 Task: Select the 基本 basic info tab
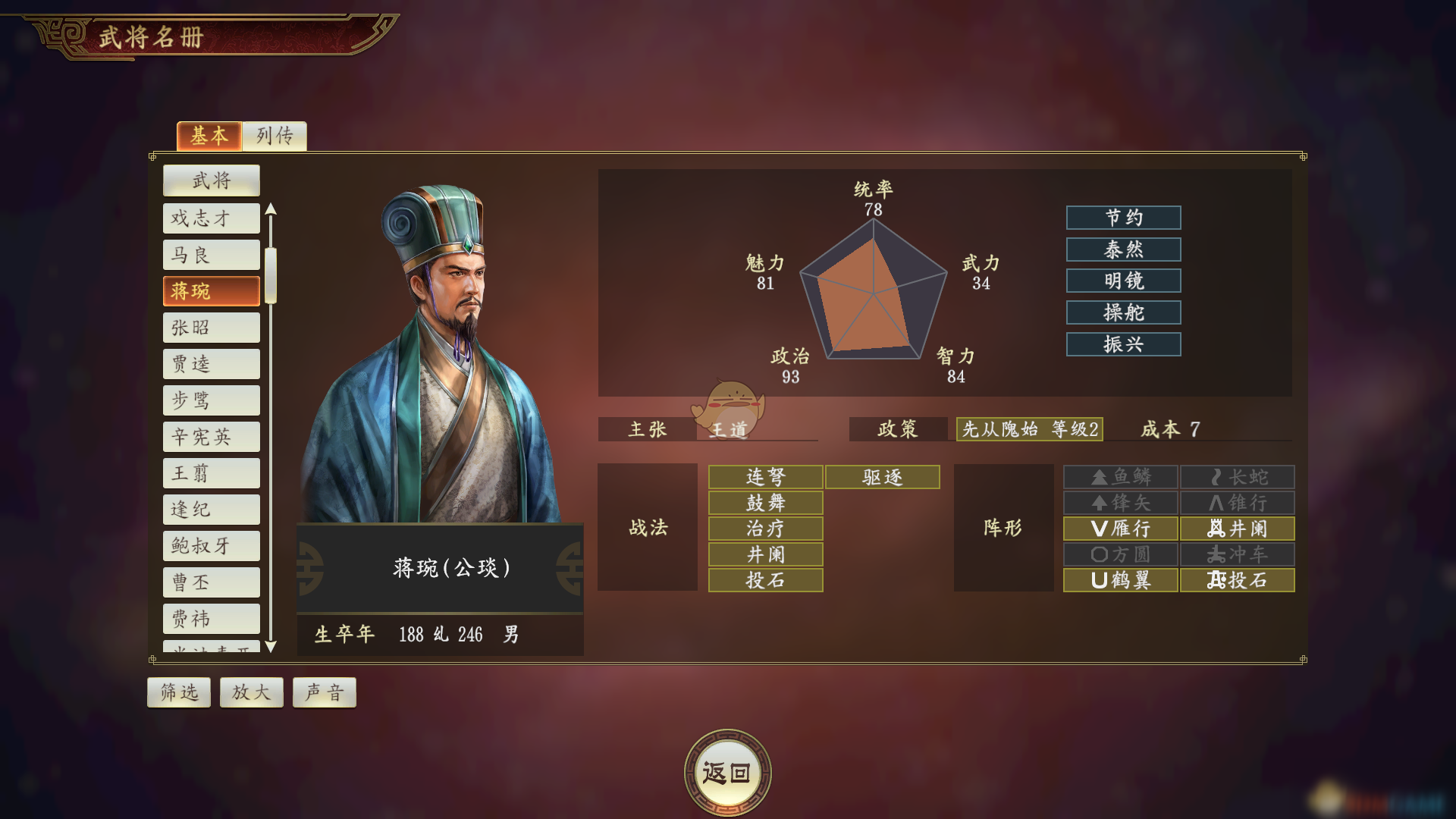coord(209,136)
